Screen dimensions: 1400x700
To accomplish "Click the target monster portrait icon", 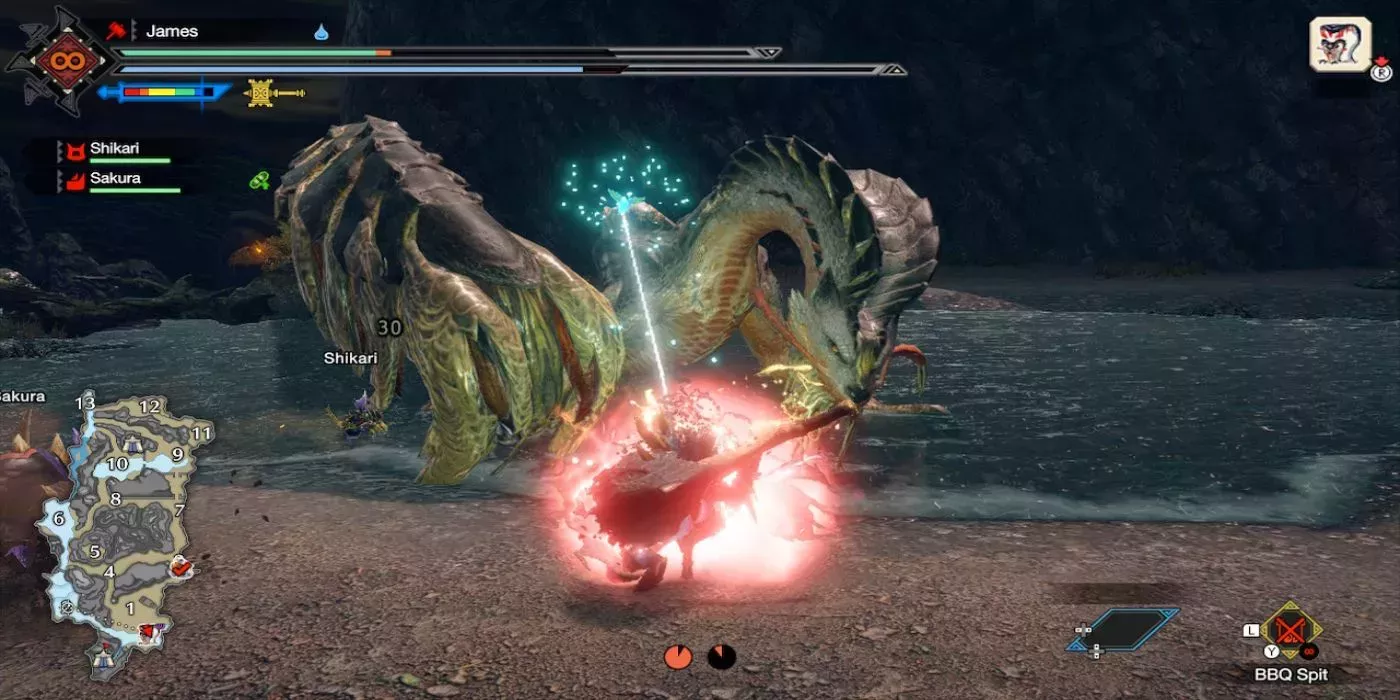I will coord(1339,45).
